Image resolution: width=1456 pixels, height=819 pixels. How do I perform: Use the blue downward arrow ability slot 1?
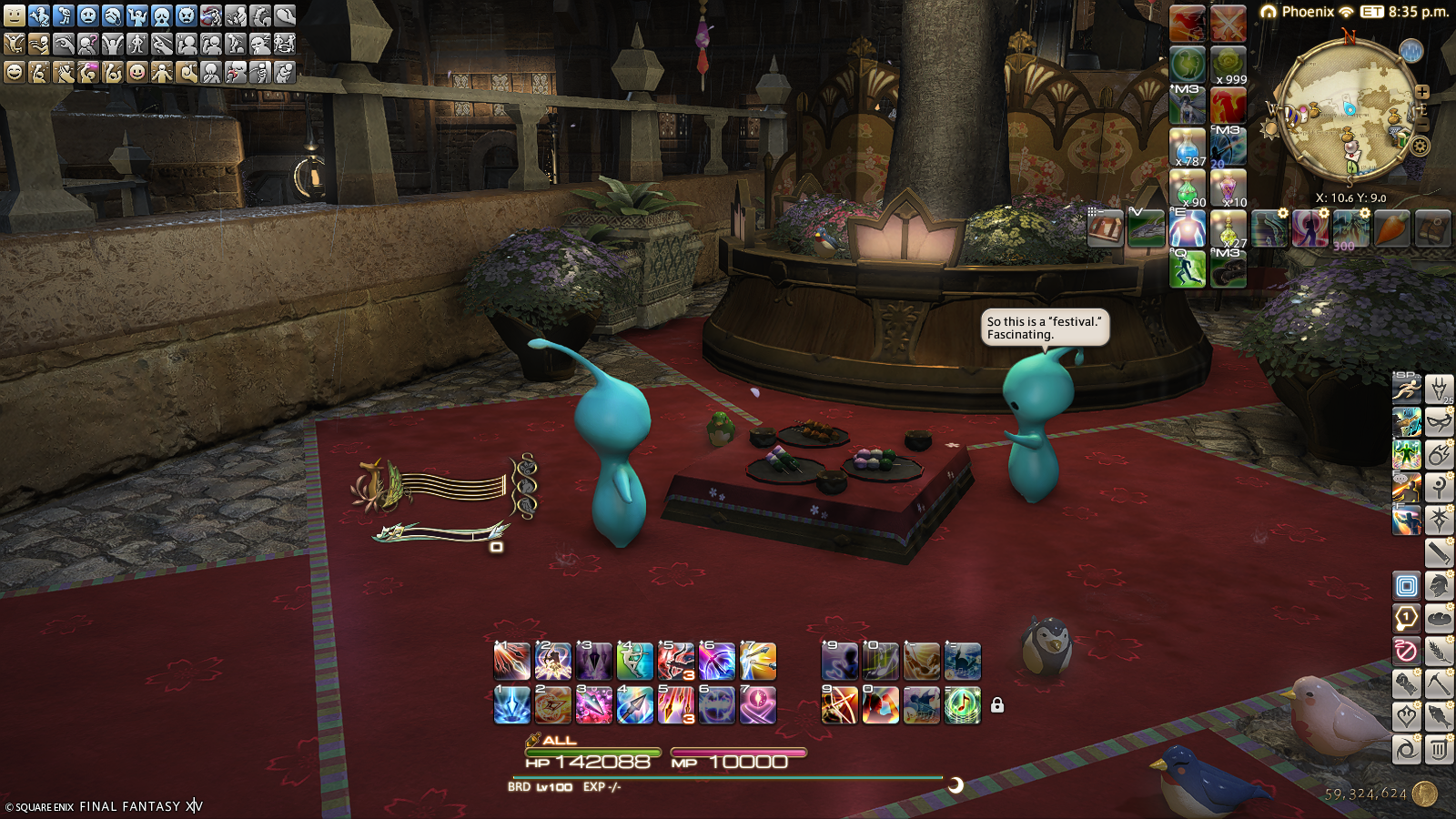(511, 705)
